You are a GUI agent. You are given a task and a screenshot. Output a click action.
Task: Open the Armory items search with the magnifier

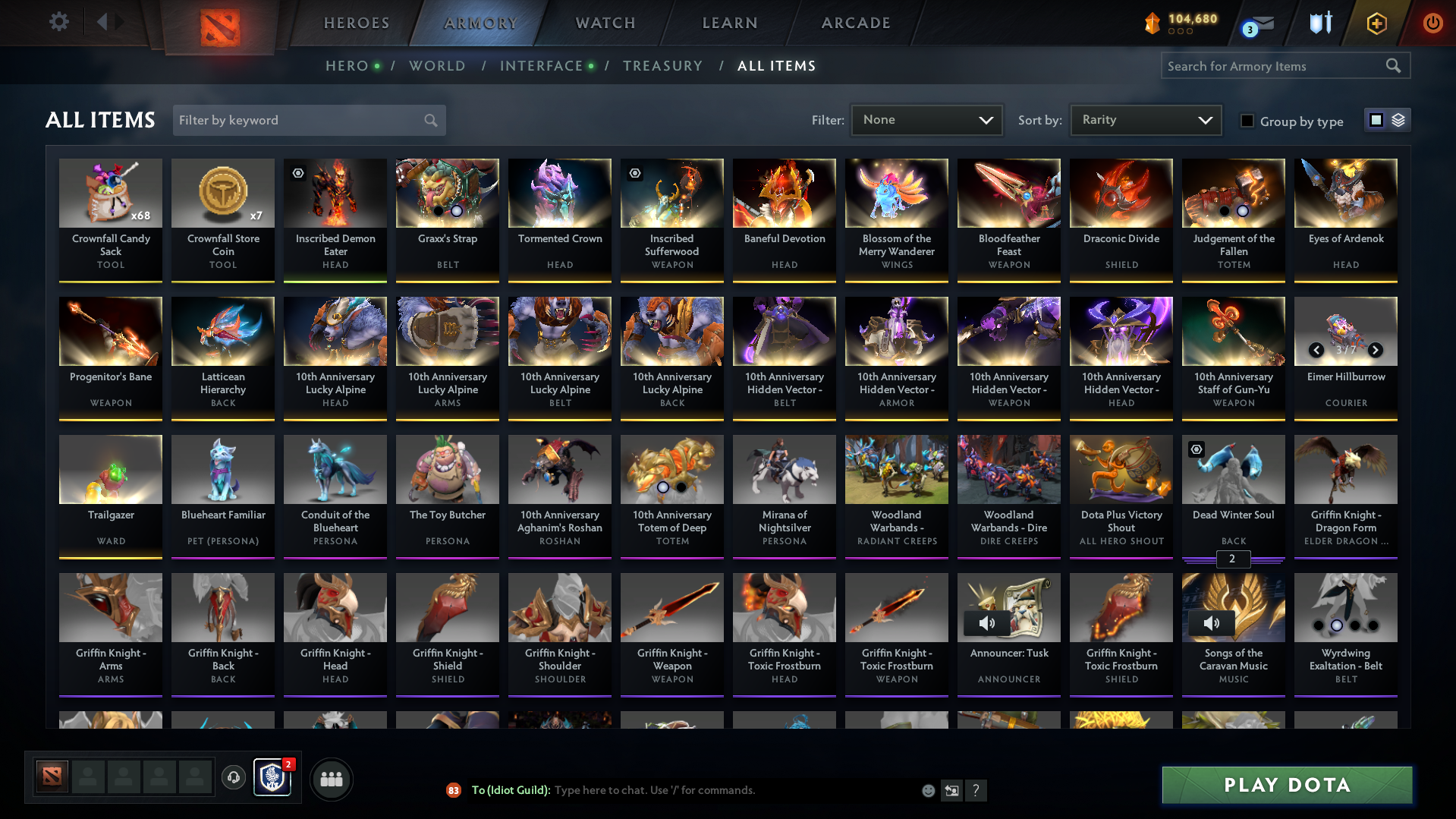pos(1394,66)
